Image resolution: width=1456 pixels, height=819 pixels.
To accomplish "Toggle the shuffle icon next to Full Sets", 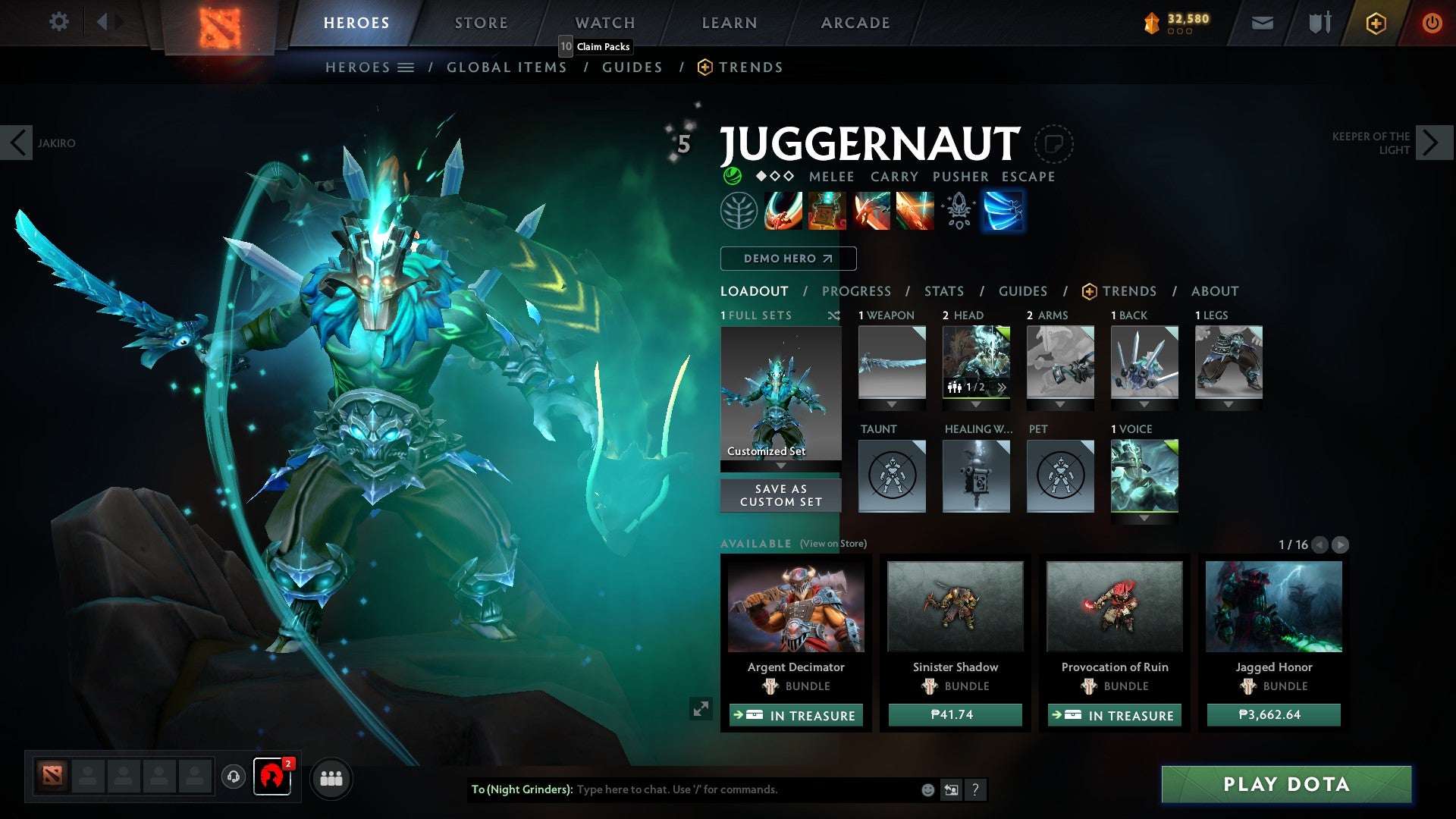I will coord(834,315).
